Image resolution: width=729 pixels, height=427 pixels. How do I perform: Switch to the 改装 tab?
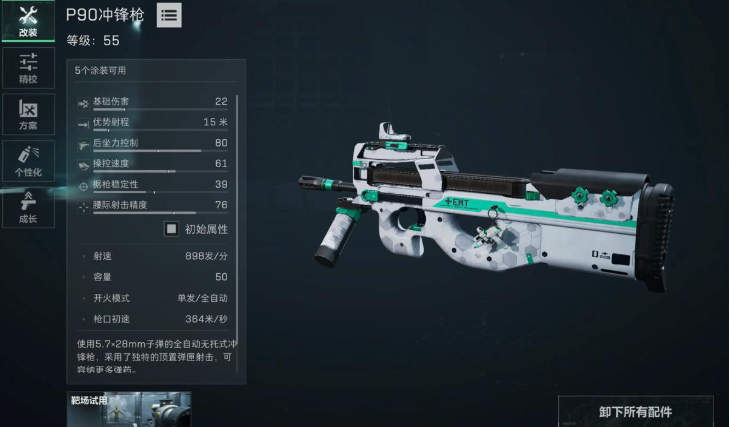point(27,21)
